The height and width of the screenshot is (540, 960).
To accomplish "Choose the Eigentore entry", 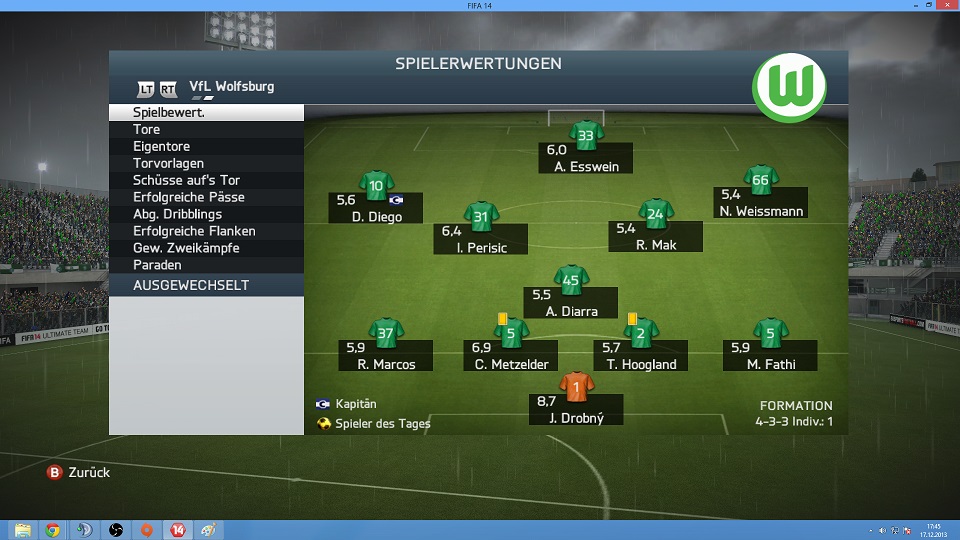I will click(205, 147).
